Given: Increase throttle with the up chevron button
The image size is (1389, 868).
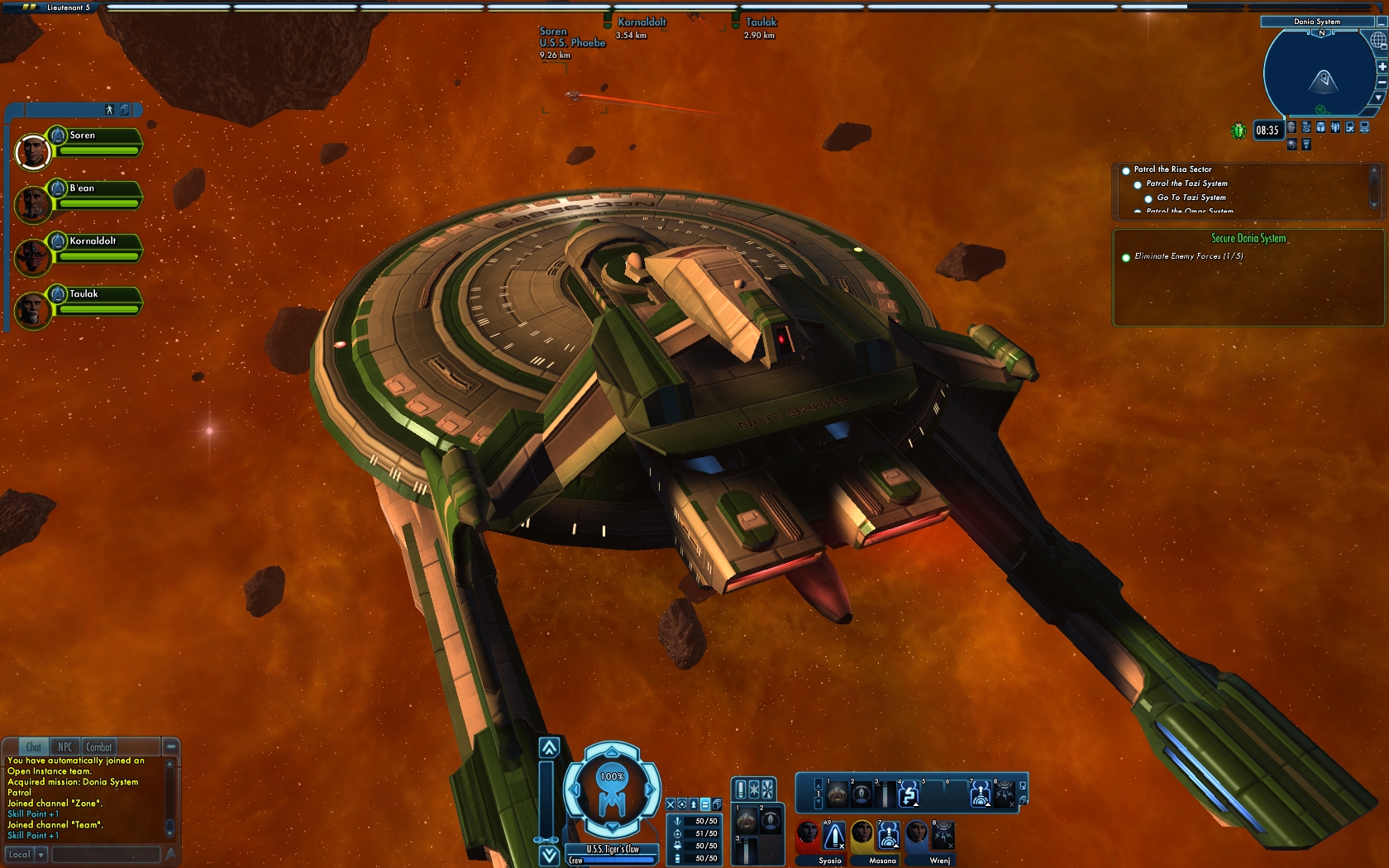Looking at the screenshot, I should 549,748.
